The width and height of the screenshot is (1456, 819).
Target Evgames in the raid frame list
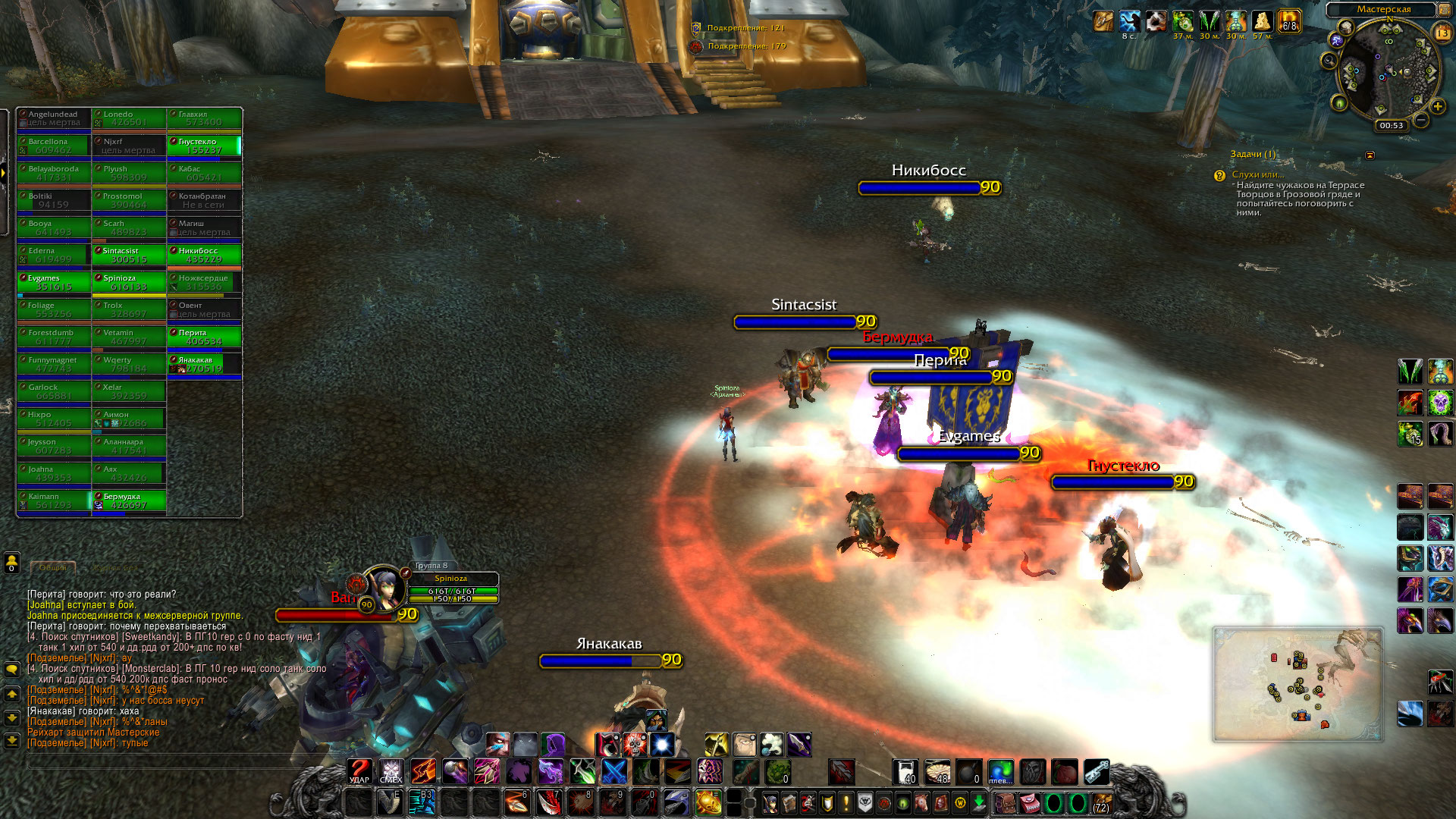[x=54, y=283]
